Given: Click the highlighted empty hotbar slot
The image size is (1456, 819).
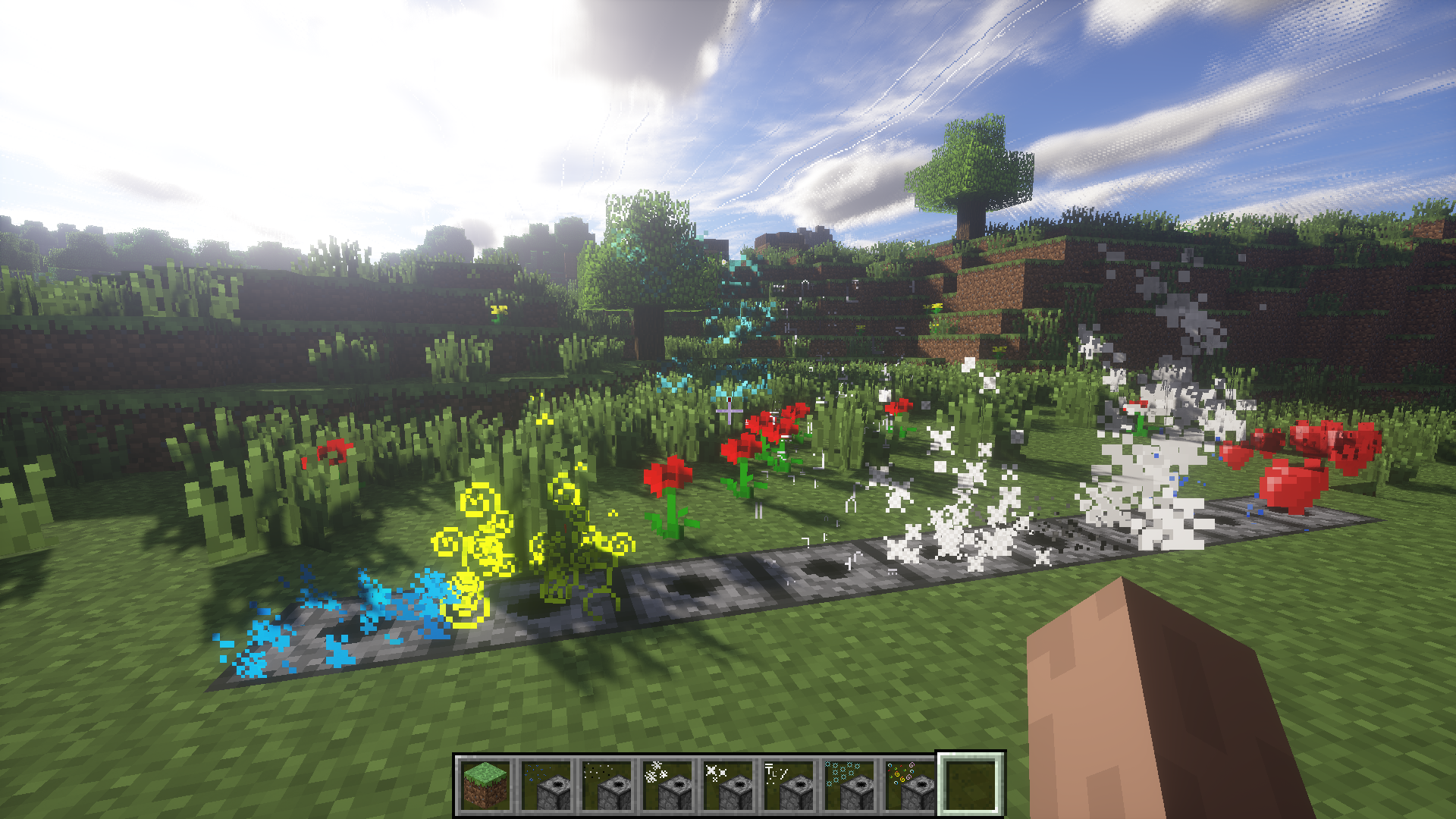Looking at the screenshot, I should click(x=971, y=786).
